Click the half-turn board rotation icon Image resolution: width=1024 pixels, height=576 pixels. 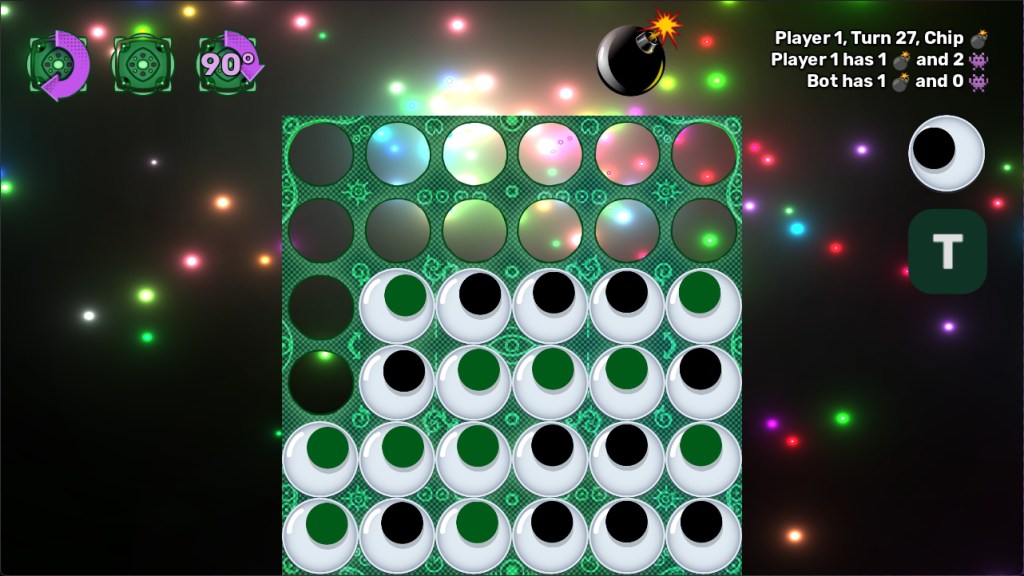click(x=59, y=65)
